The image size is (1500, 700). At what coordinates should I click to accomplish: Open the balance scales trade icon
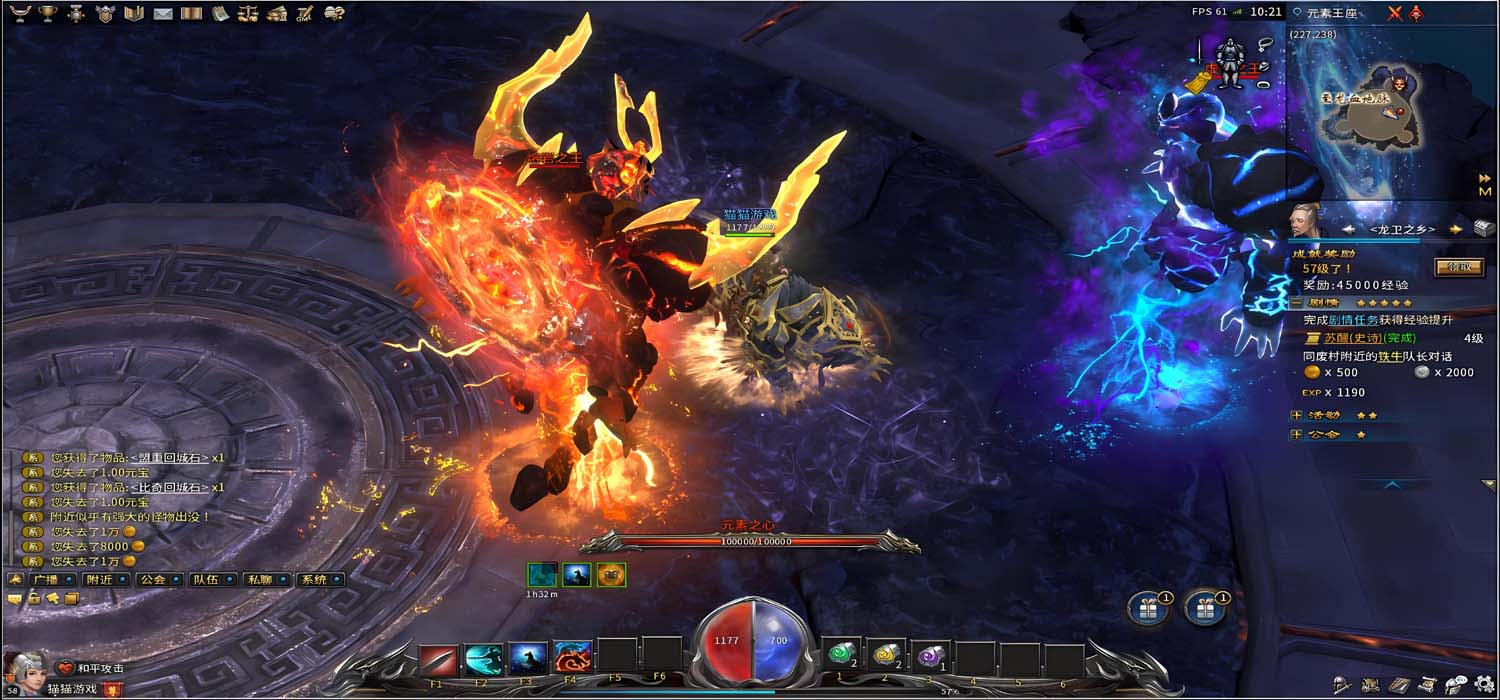(249, 13)
